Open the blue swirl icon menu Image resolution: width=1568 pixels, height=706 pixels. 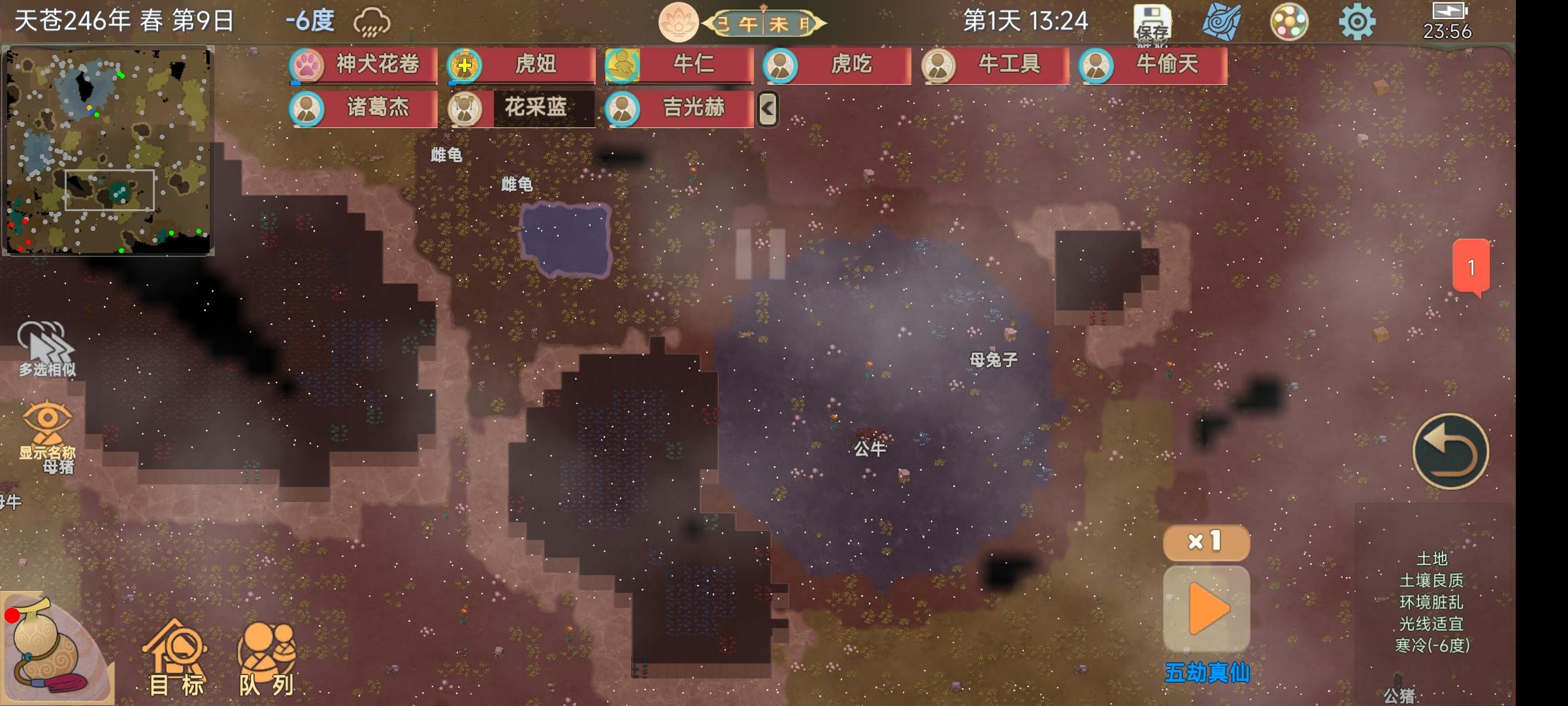point(1220,23)
